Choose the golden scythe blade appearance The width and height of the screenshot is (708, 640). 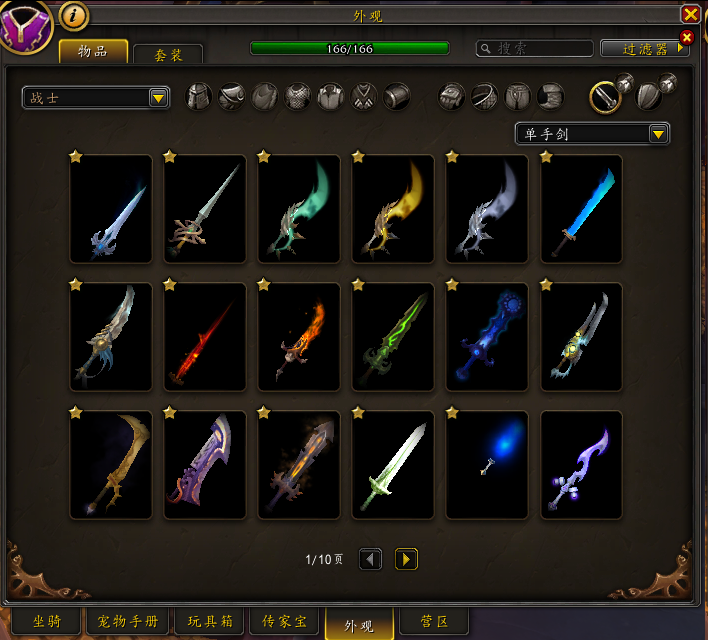111,463
